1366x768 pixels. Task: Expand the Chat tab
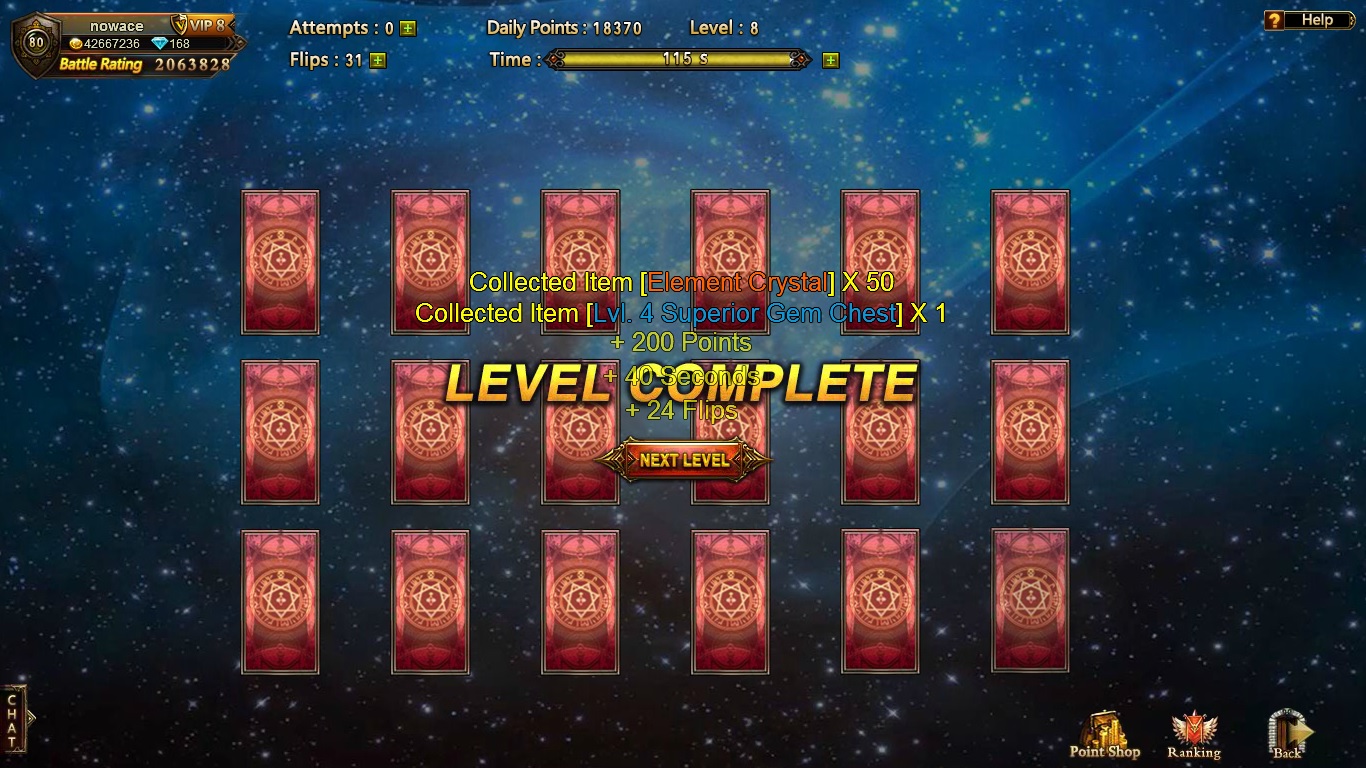click(x=13, y=718)
